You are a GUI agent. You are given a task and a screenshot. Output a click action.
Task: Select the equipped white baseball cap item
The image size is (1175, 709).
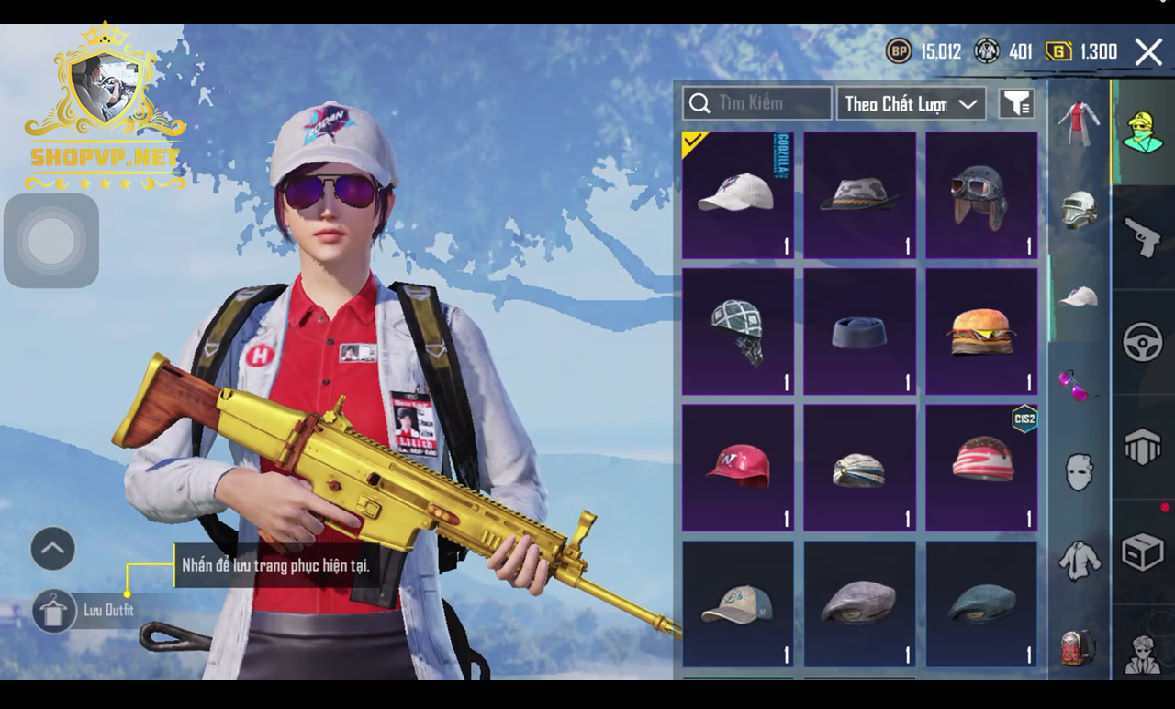737,195
